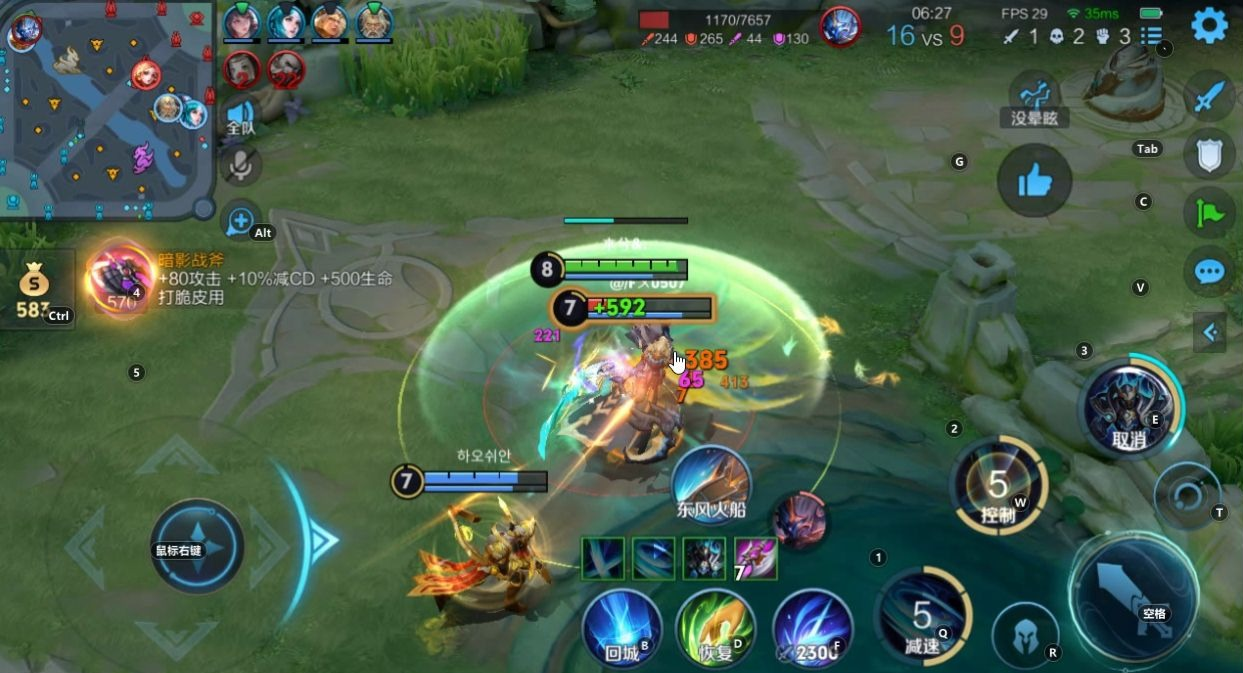The image size is (1243, 673).
Task: Tap the thumbs-up like button
Action: [1034, 181]
